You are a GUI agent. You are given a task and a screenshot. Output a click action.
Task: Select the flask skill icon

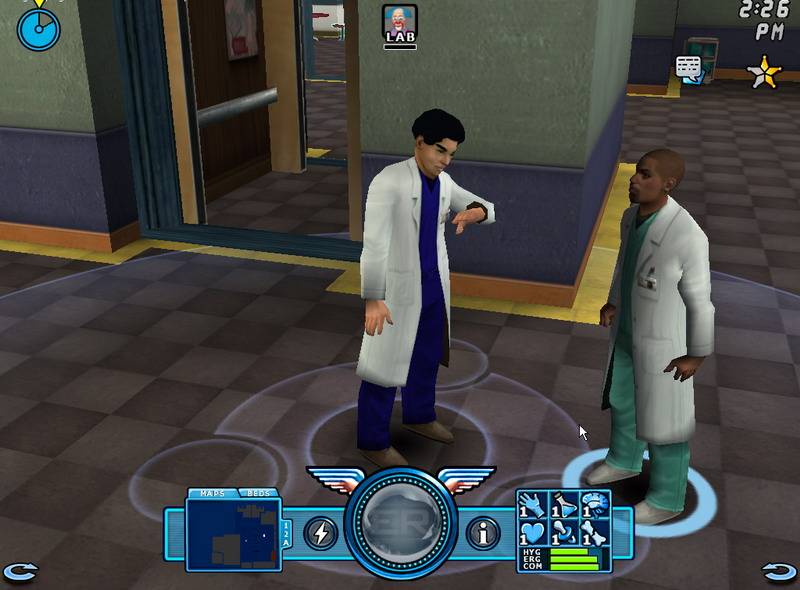coord(564,504)
